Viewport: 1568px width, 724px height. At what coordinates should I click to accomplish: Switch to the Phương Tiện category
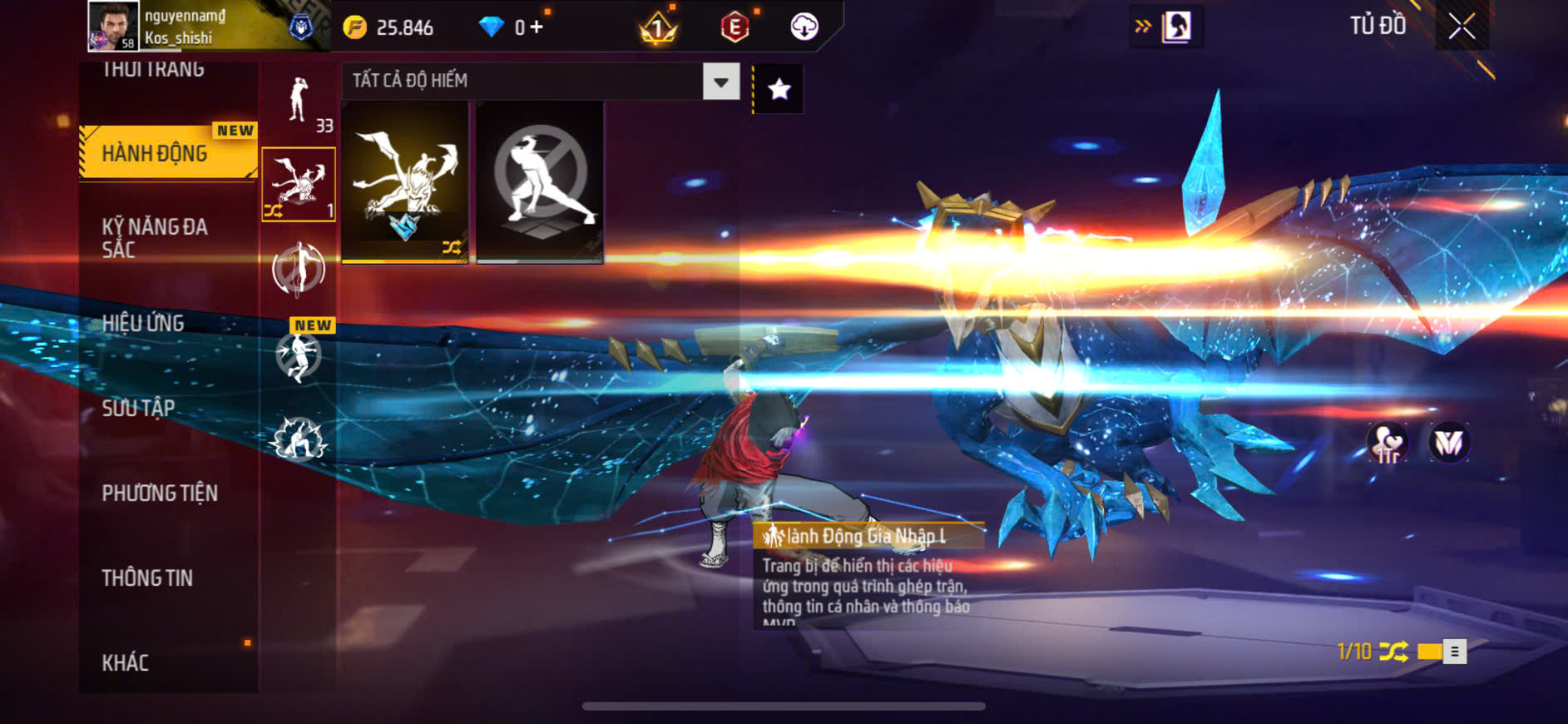(160, 493)
